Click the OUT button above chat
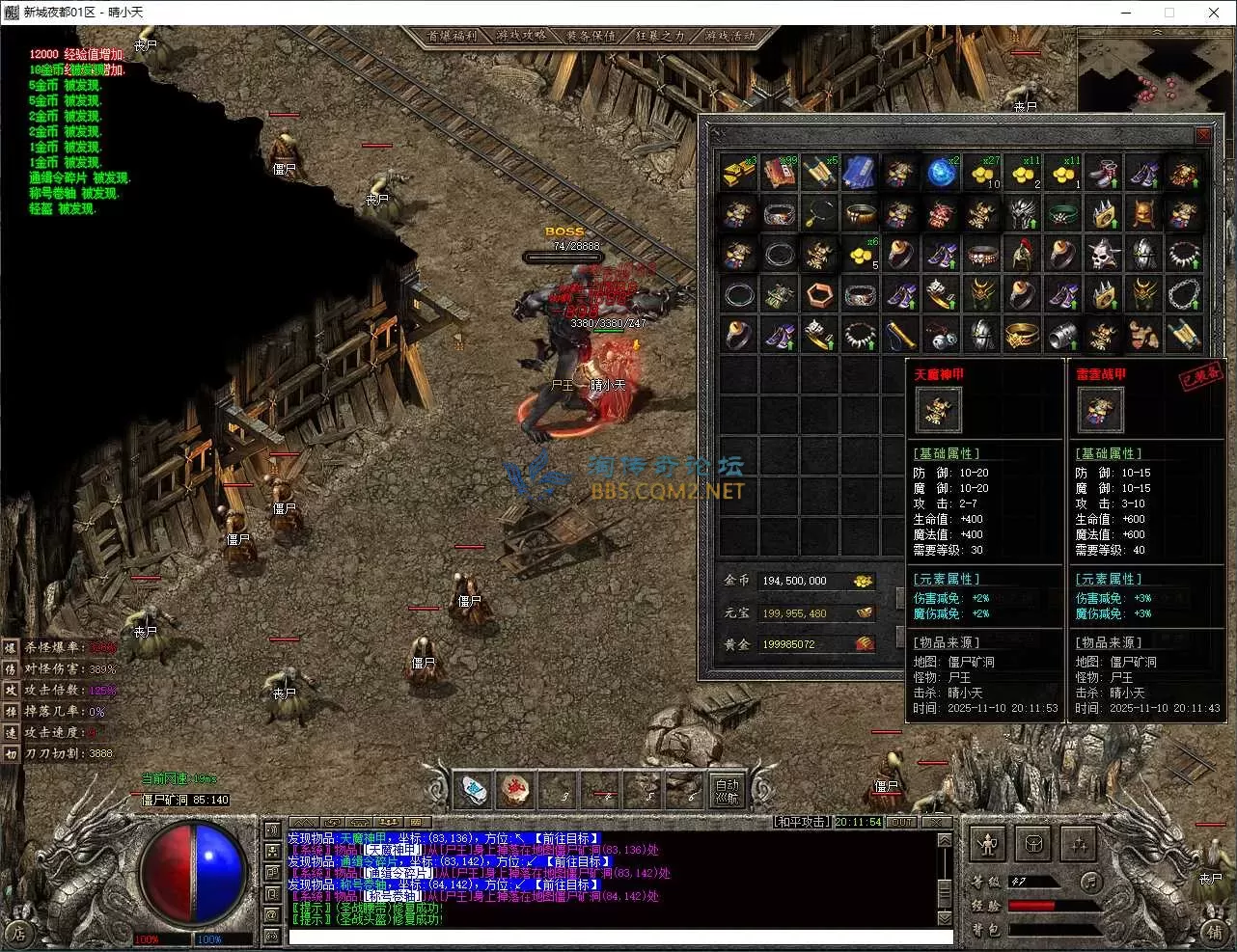 point(901,822)
